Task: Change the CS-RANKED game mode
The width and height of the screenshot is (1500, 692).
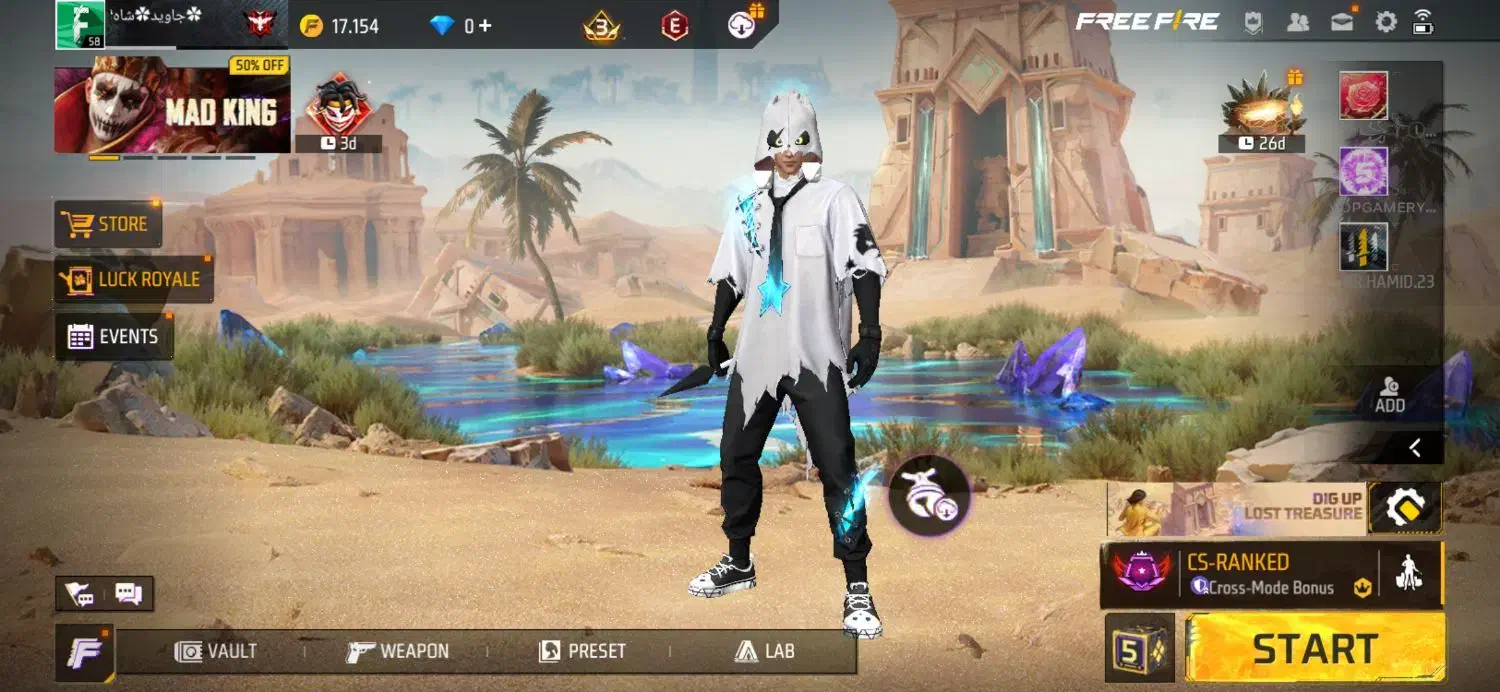Action: [1240, 574]
